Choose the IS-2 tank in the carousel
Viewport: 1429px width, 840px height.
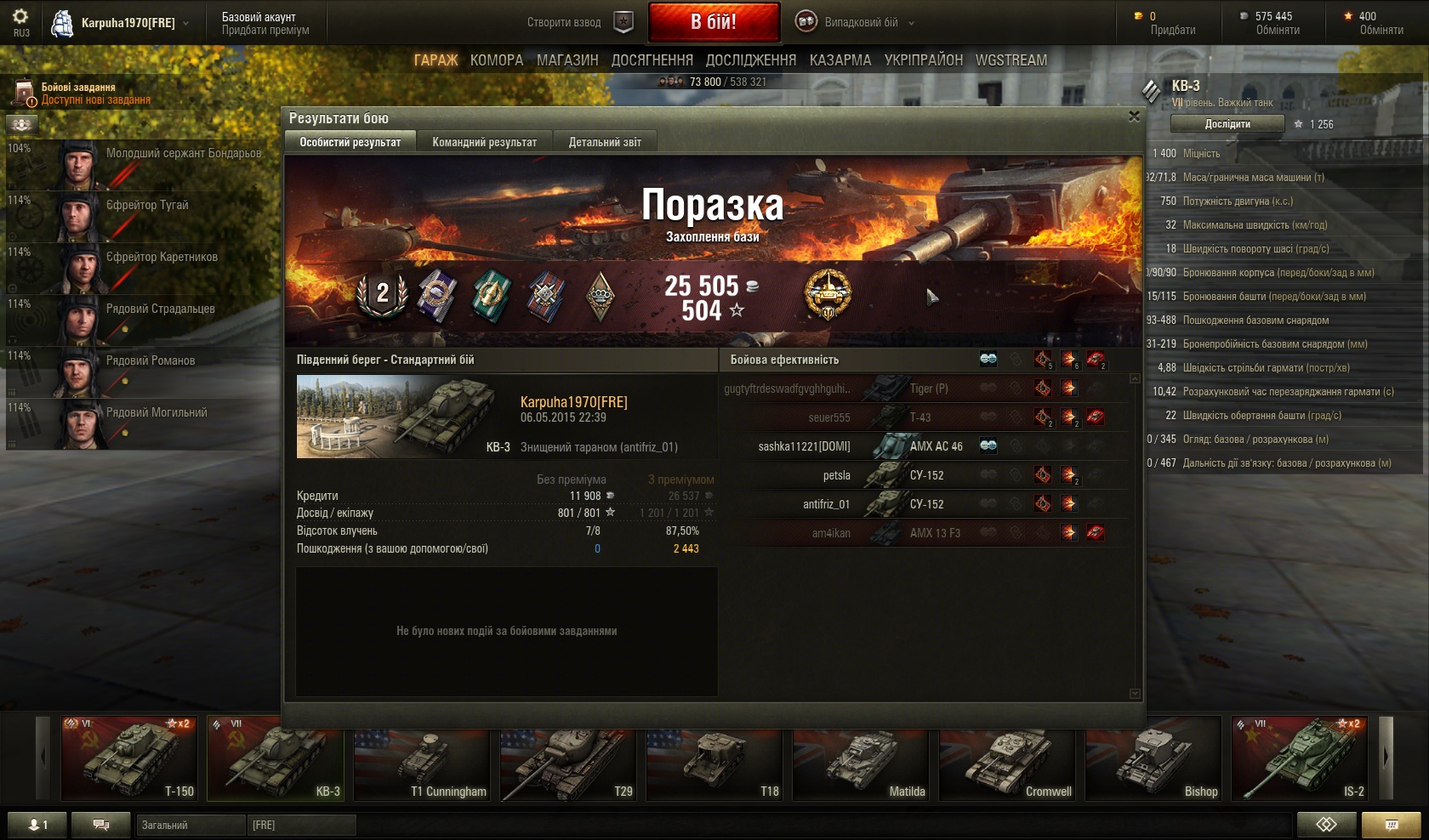(1299, 759)
